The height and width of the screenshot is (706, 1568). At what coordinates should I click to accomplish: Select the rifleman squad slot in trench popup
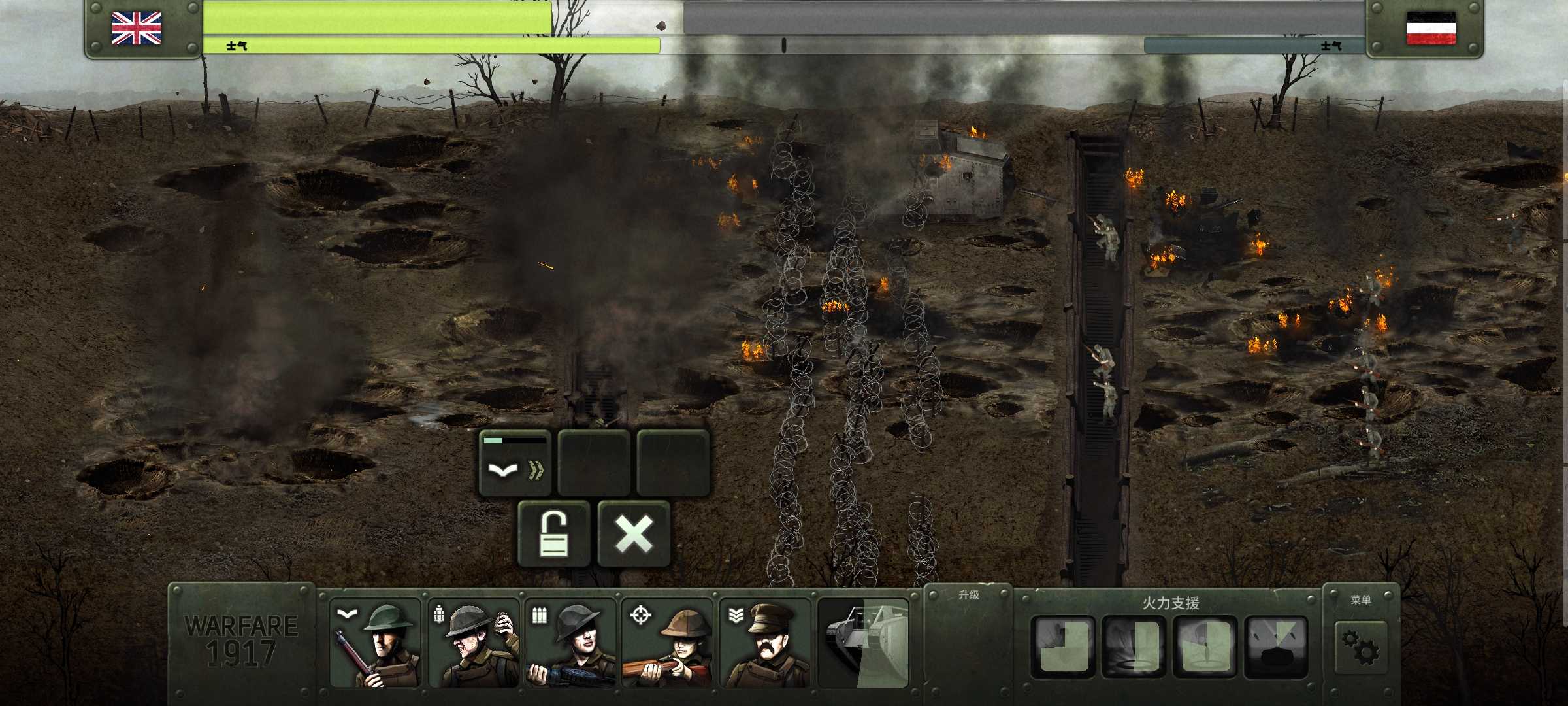515,463
